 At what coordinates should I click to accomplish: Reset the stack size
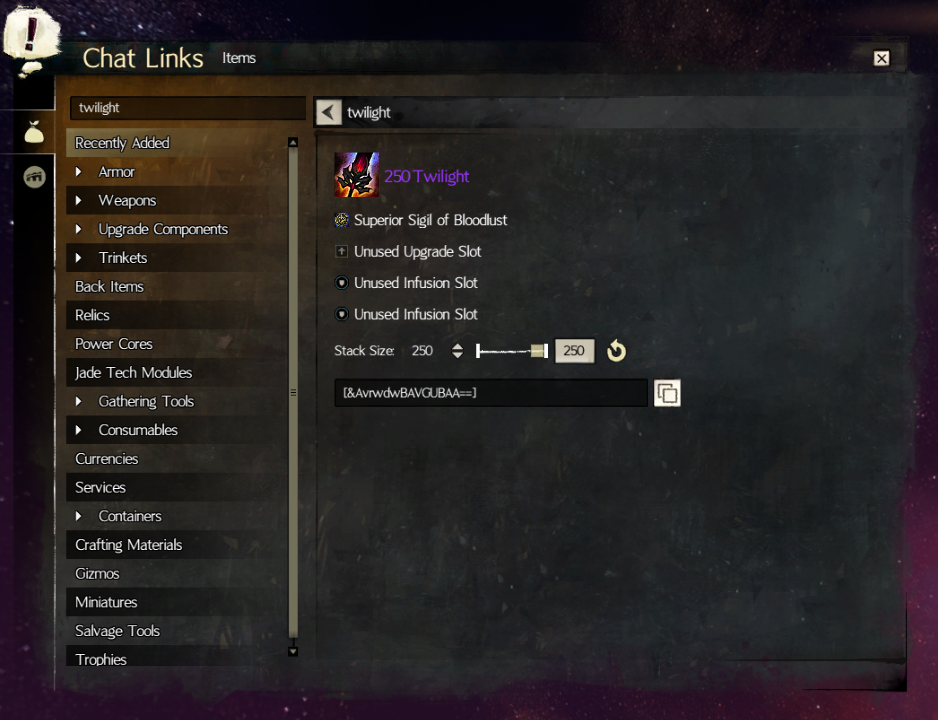click(x=616, y=351)
